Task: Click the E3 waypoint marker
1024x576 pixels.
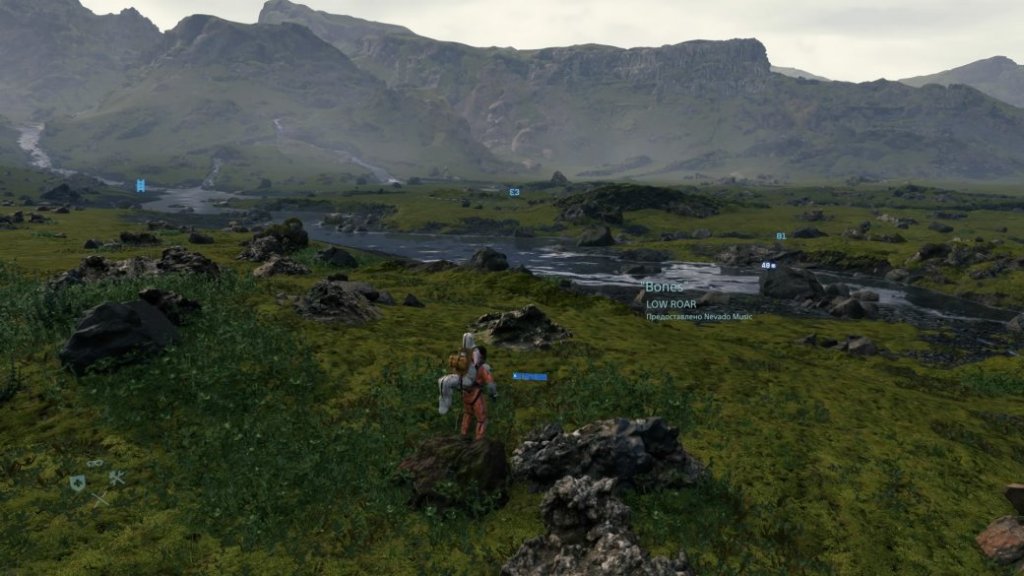Action: (x=514, y=192)
